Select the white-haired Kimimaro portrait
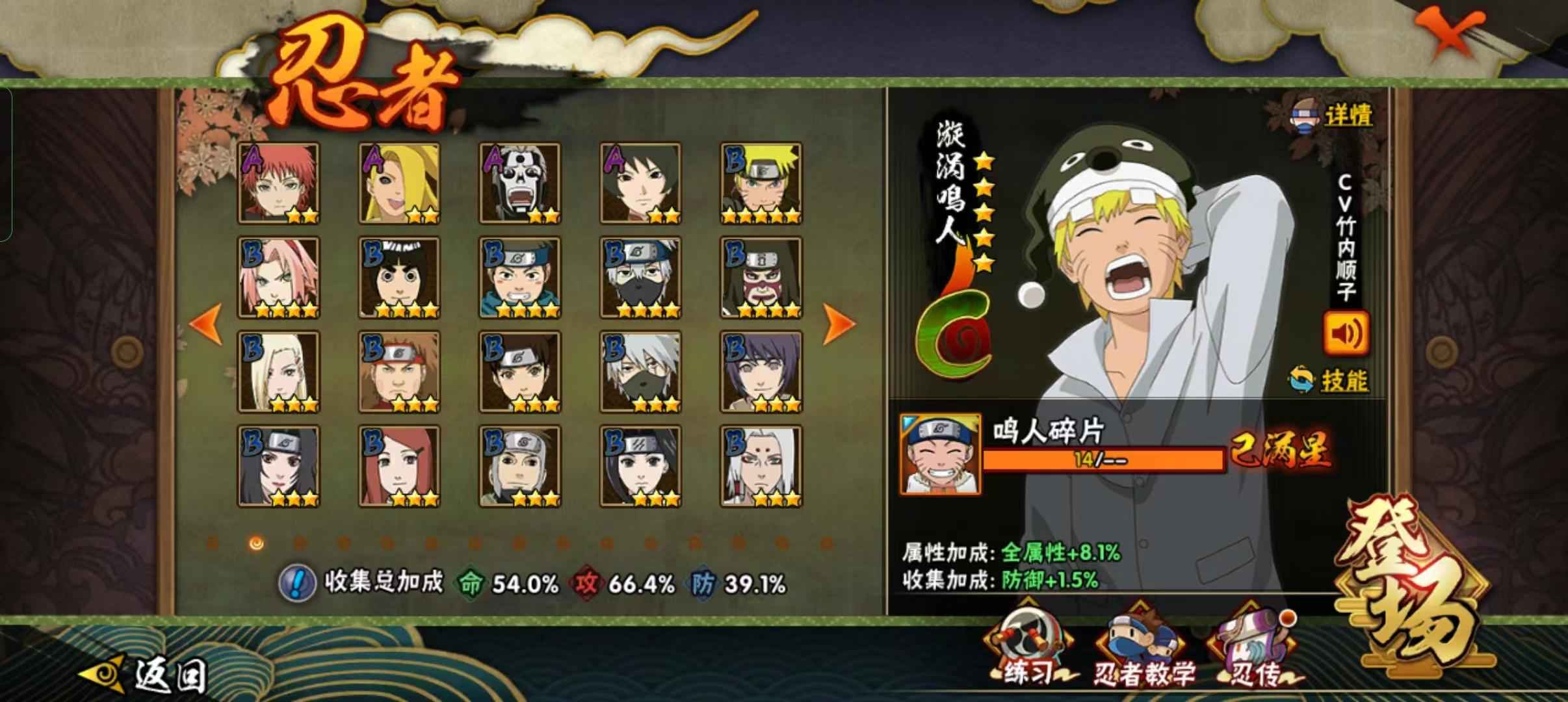Viewport: 1568px width, 702px height. click(x=761, y=466)
